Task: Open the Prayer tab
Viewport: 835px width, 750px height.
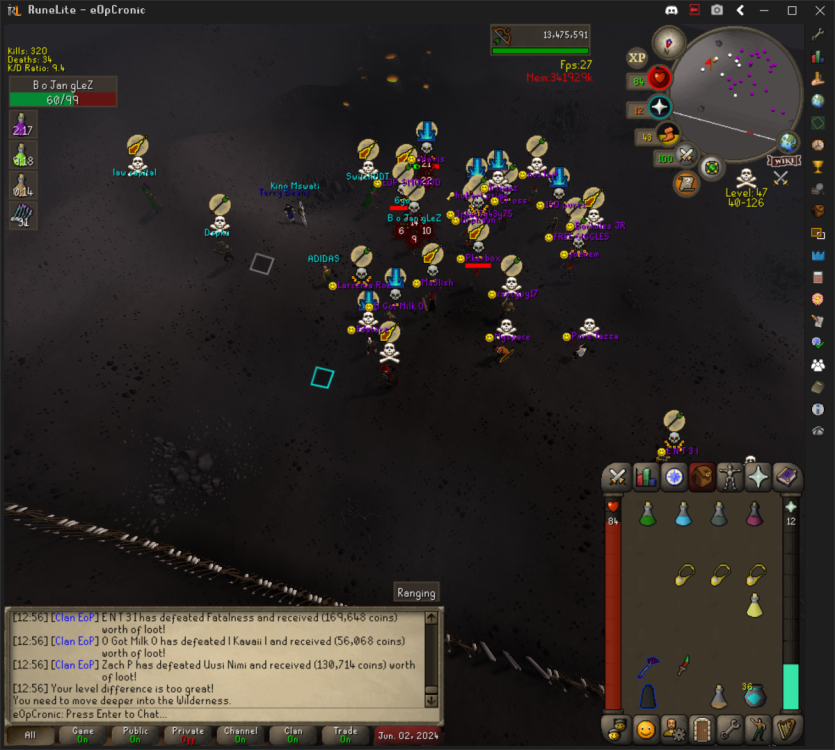Action: click(758, 477)
